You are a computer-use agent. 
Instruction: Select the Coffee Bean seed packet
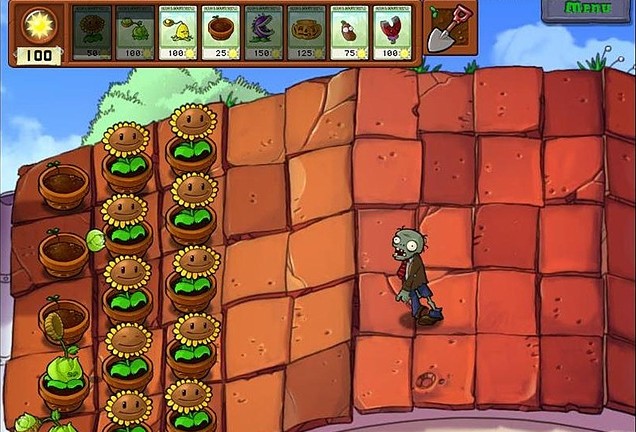[x=350, y=32]
